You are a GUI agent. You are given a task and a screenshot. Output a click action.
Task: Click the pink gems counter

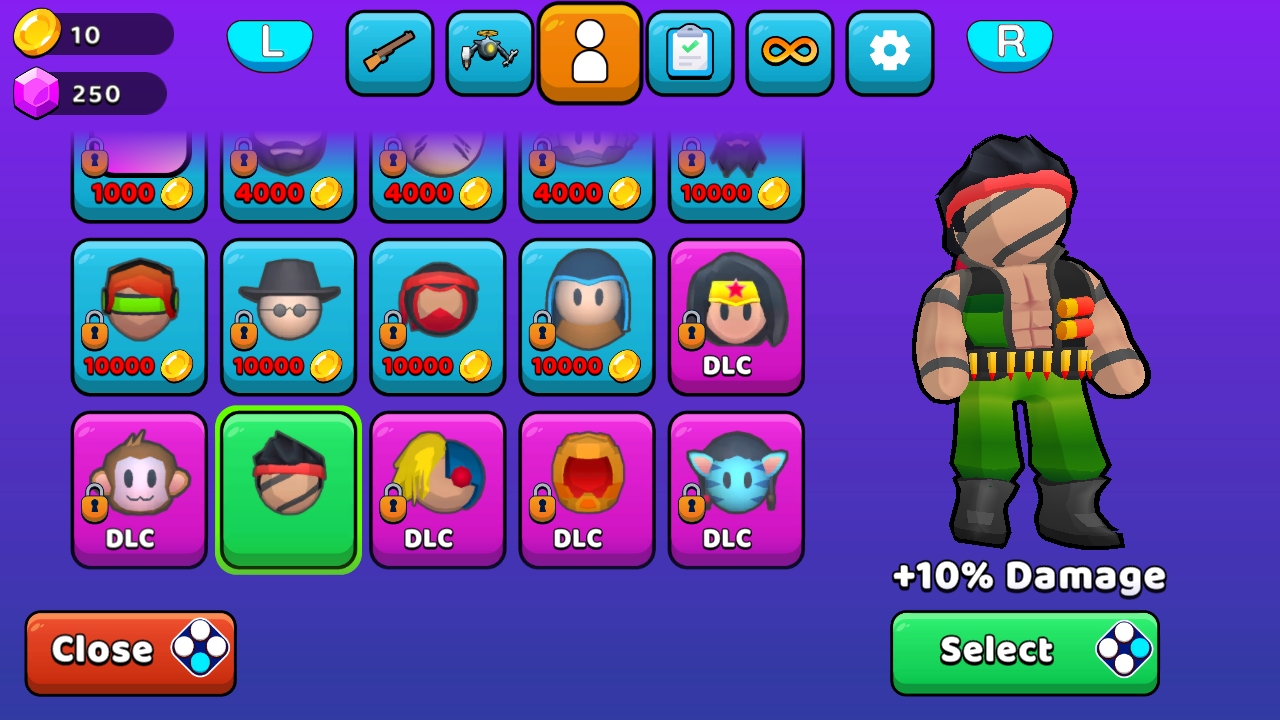pyautogui.click(x=90, y=92)
